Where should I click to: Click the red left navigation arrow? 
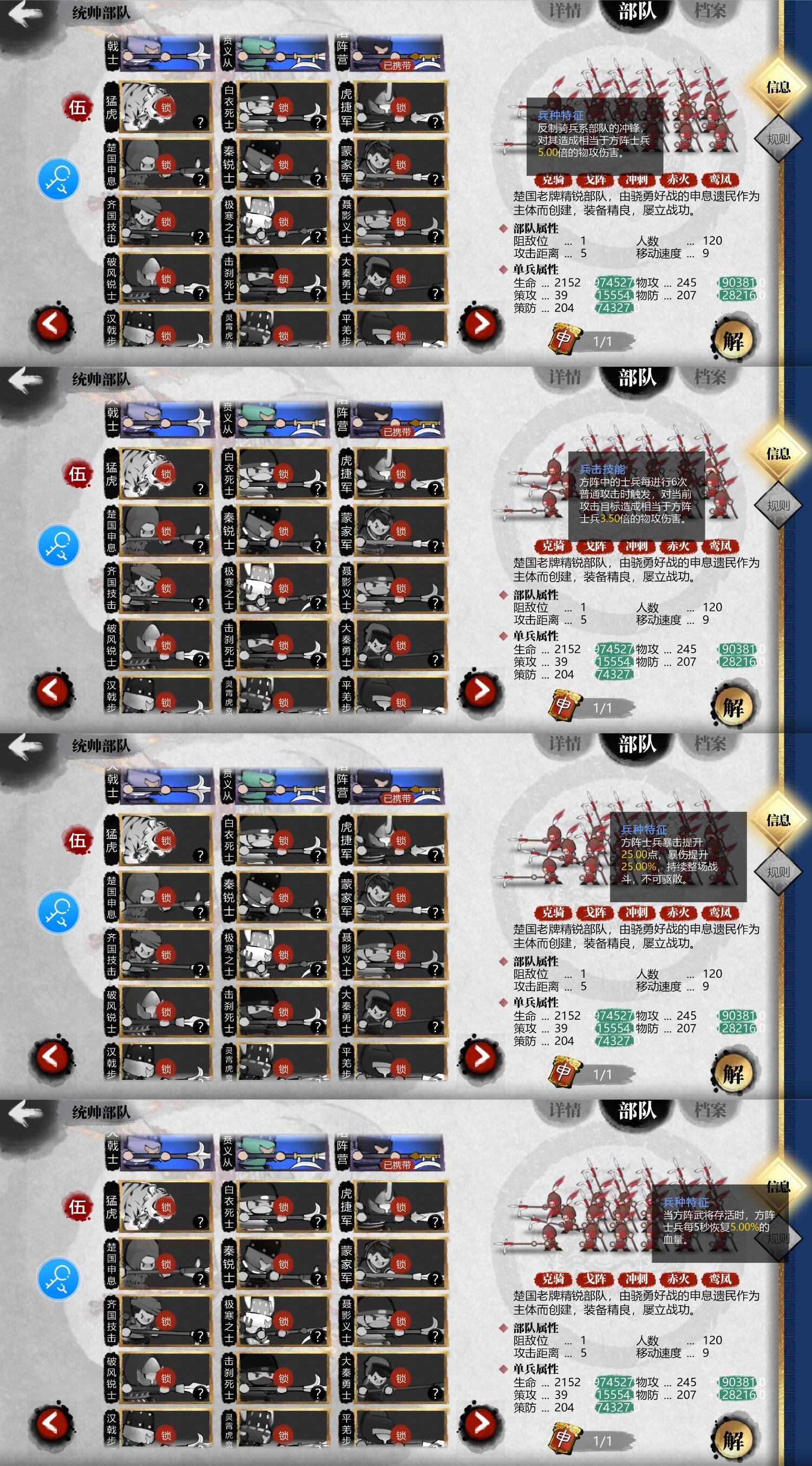pos(51,322)
